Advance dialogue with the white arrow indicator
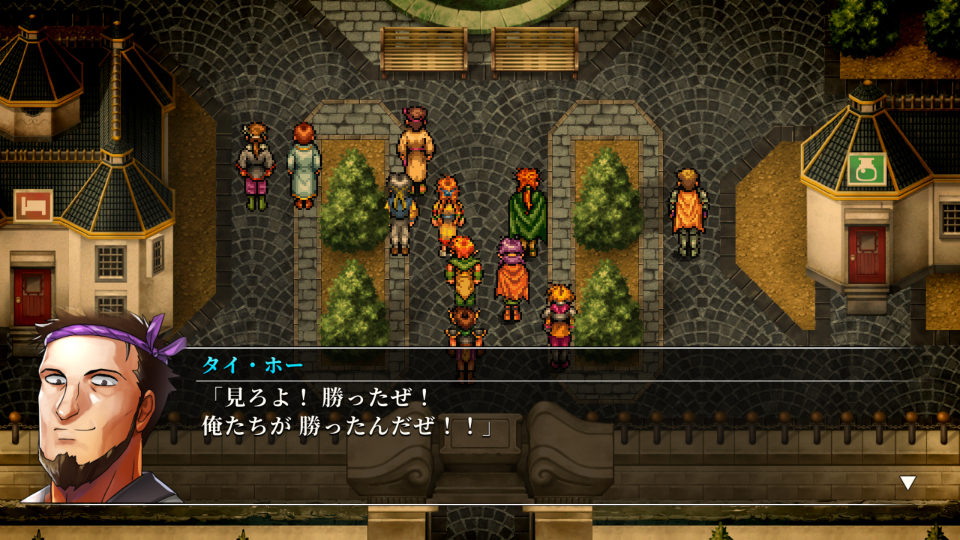The height and width of the screenshot is (540, 960). (x=907, y=483)
